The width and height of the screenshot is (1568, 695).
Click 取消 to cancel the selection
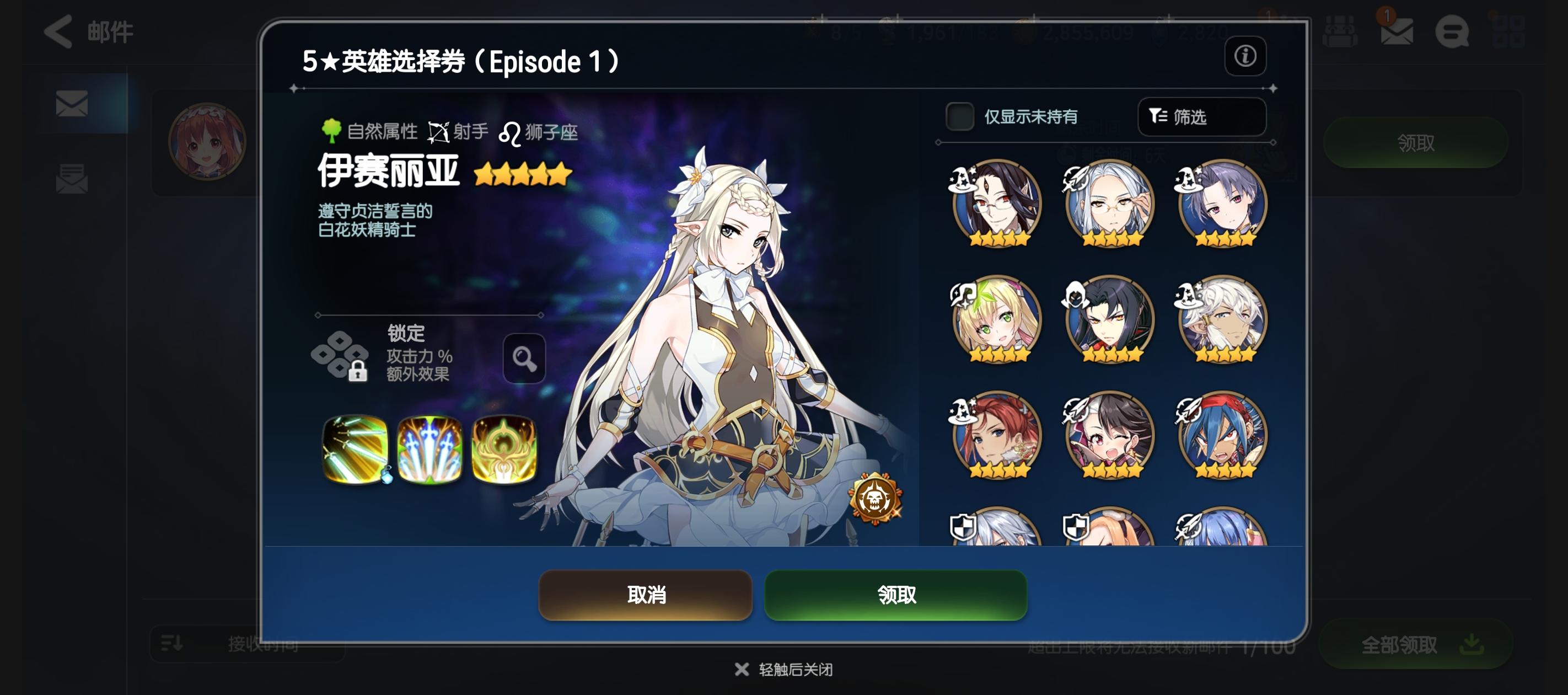pos(645,595)
